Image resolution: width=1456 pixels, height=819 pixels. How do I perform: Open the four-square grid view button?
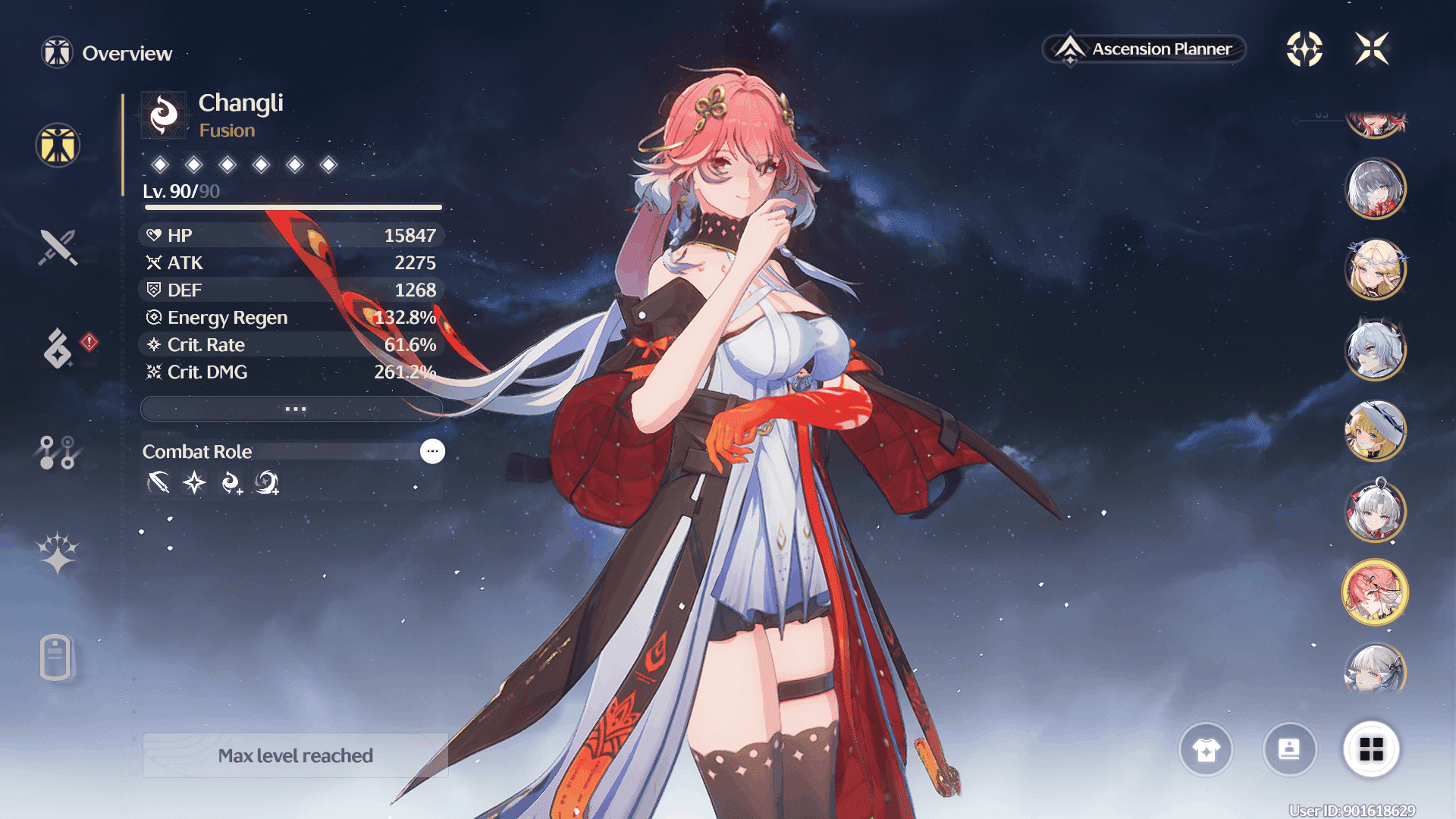click(1371, 749)
